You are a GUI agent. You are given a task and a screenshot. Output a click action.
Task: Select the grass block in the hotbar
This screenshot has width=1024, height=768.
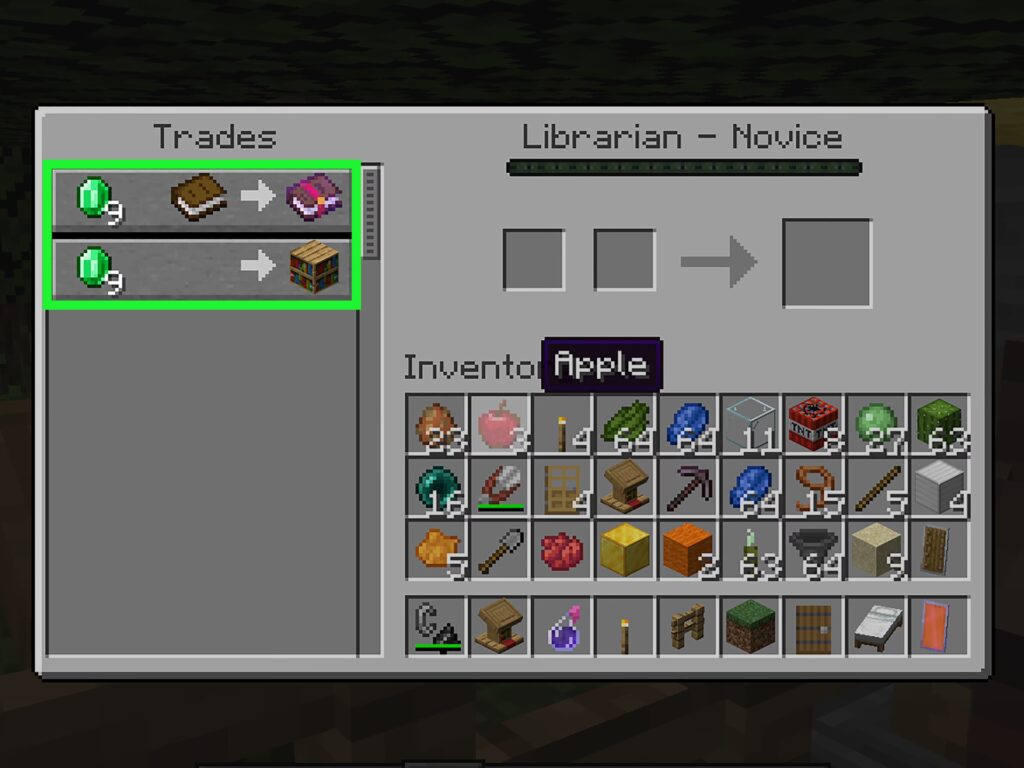(750, 627)
